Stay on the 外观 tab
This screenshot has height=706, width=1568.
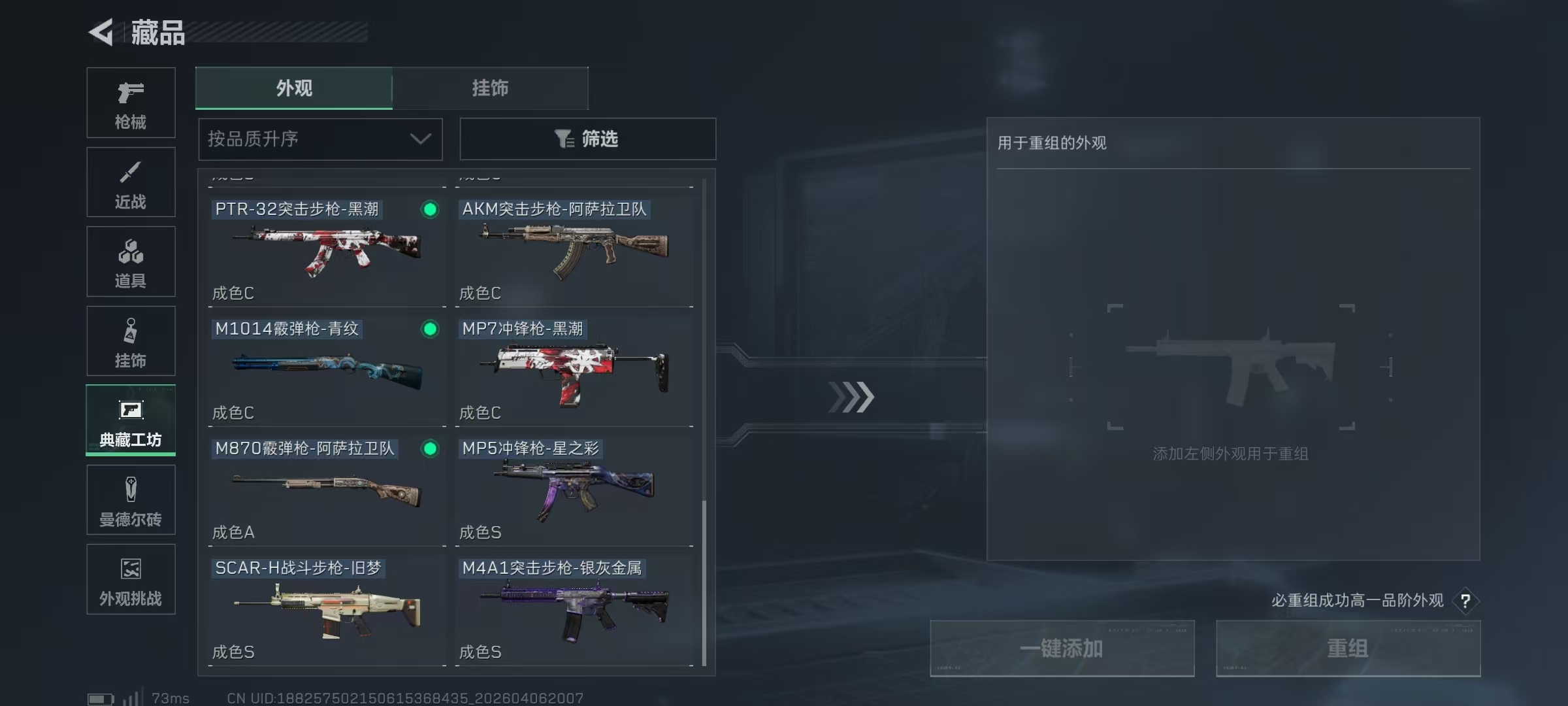293,88
